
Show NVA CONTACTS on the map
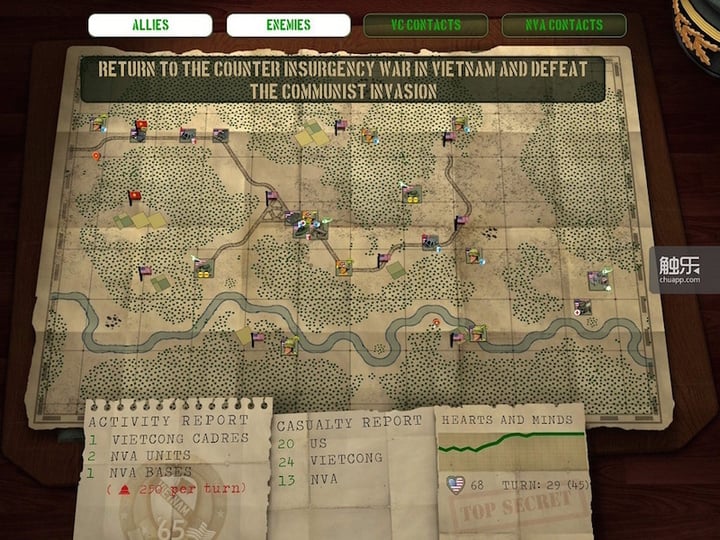pos(564,25)
